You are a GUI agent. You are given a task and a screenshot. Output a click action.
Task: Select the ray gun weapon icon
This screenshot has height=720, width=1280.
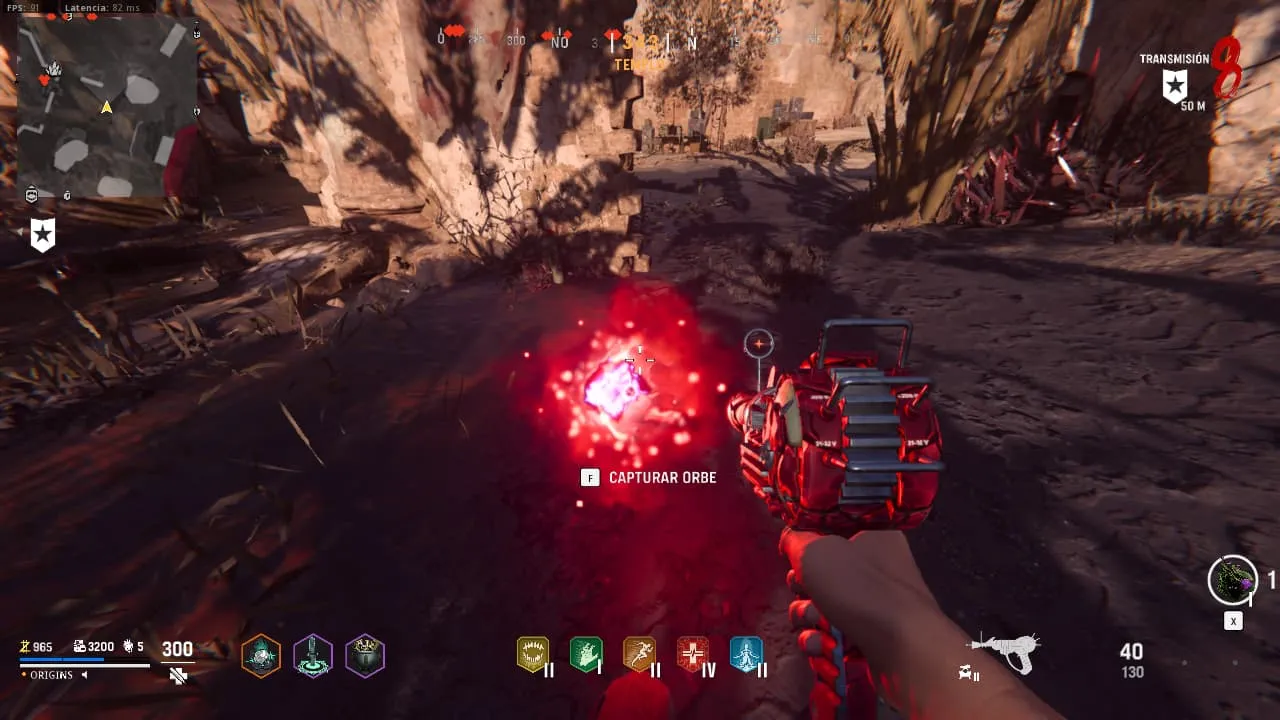coord(1005,653)
